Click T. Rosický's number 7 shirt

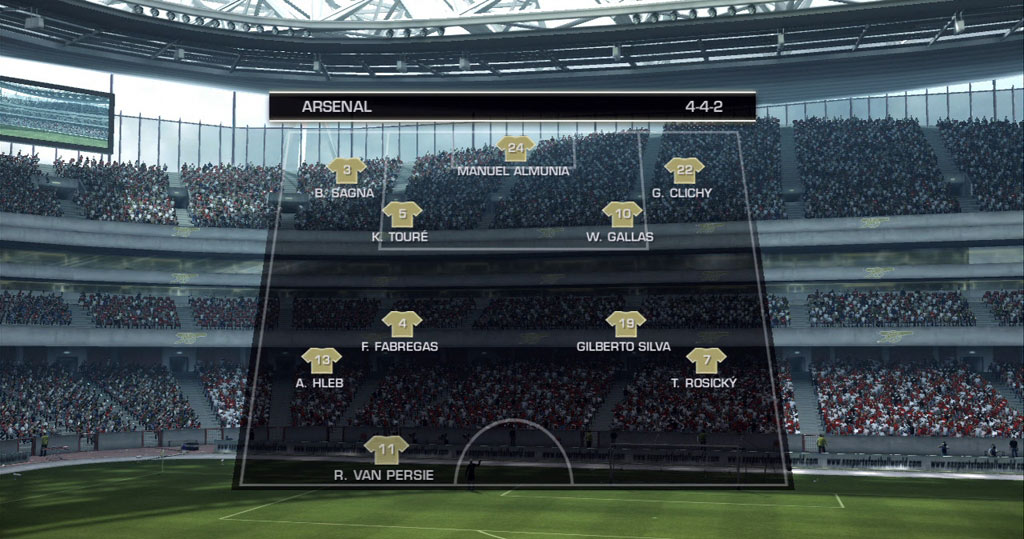(706, 361)
